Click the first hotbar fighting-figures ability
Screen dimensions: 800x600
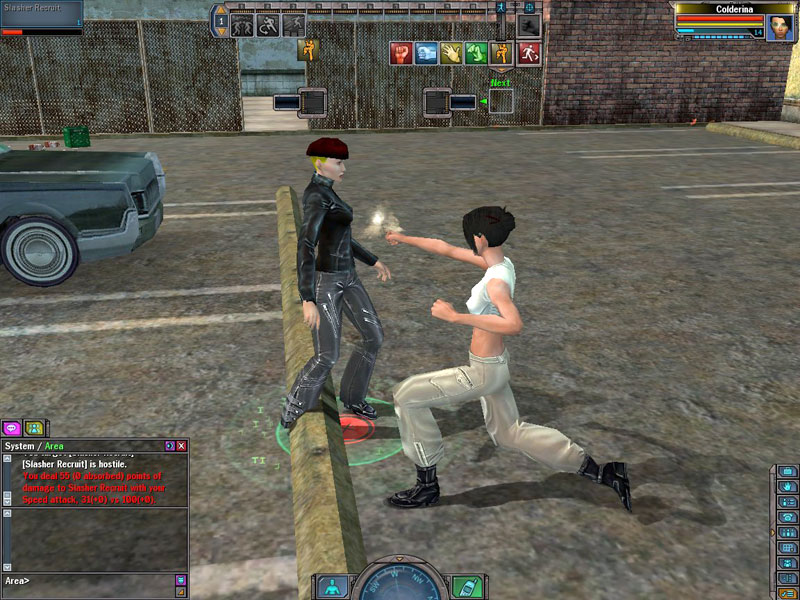243,25
